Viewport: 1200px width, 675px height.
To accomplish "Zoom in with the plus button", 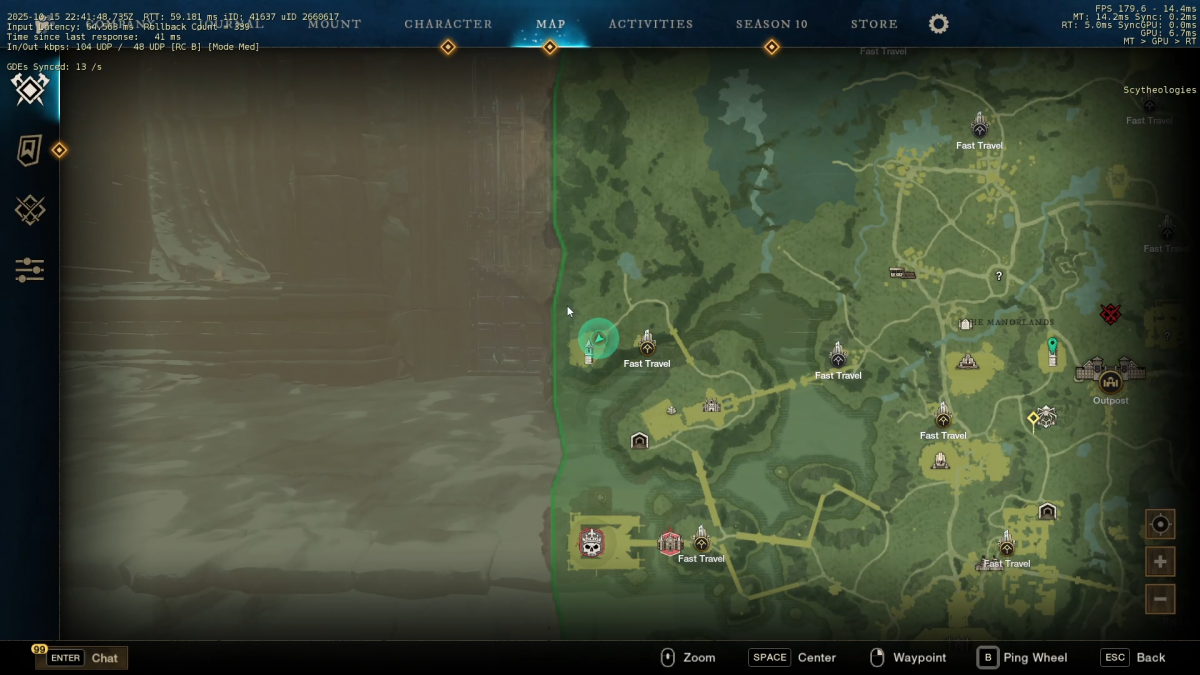I will (1160, 561).
